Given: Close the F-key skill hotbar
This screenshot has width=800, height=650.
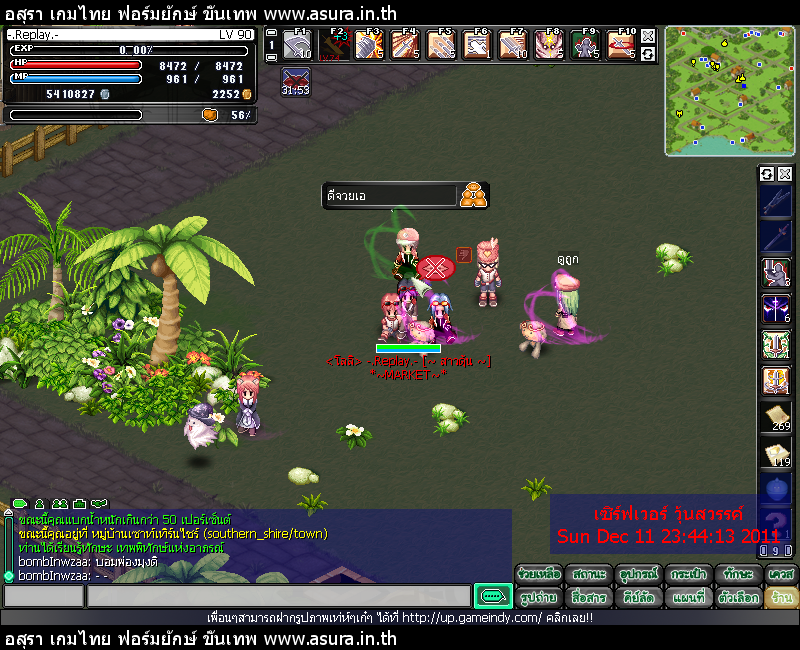Looking at the screenshot, I should tap(648, 36).
